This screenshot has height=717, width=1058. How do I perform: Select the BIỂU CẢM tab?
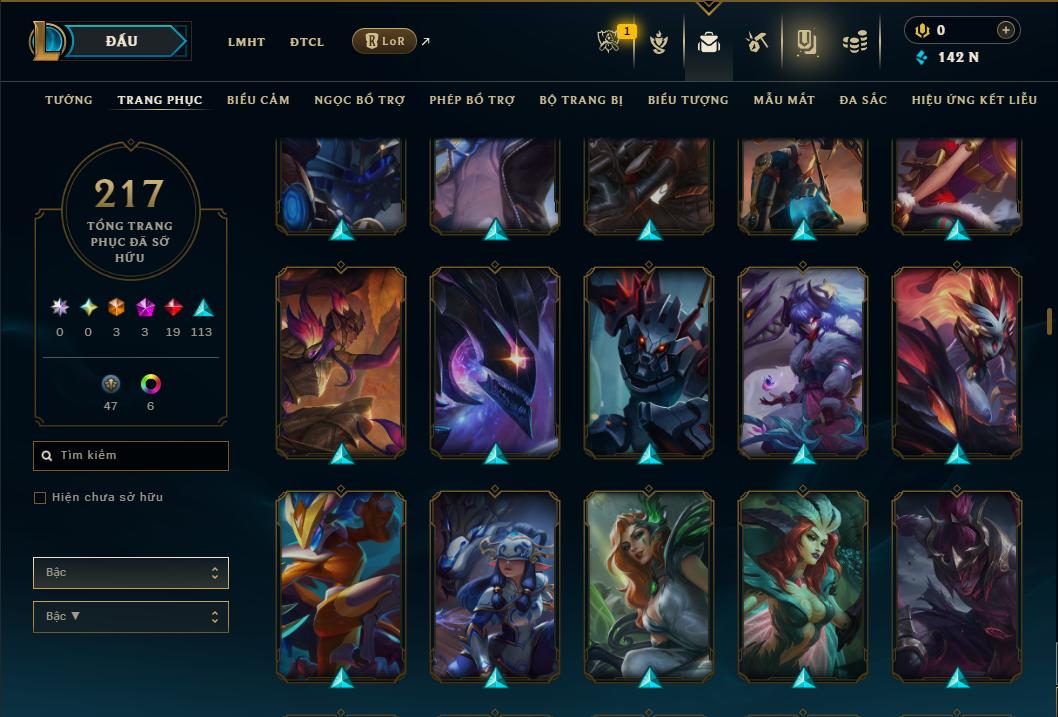tap(258, 100)
